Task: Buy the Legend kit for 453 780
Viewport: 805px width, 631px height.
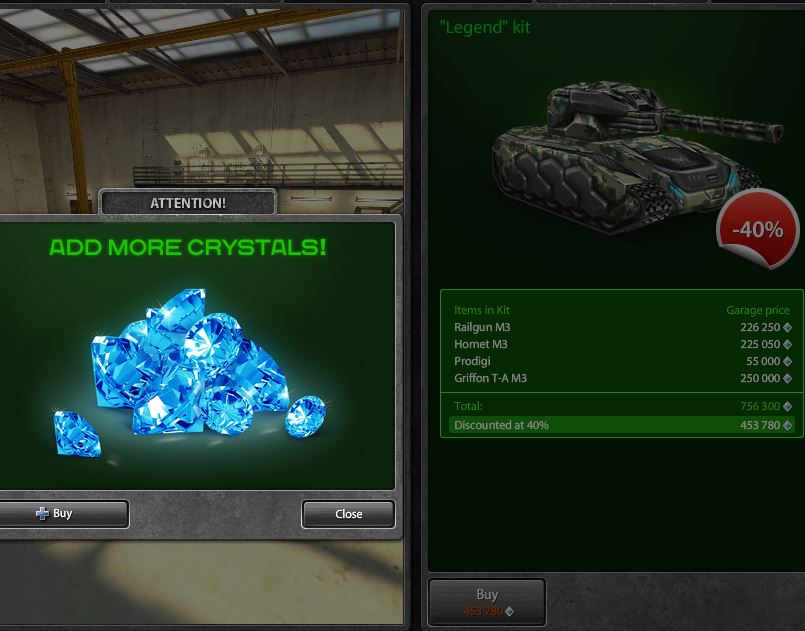Action: (x=487, y=602)
